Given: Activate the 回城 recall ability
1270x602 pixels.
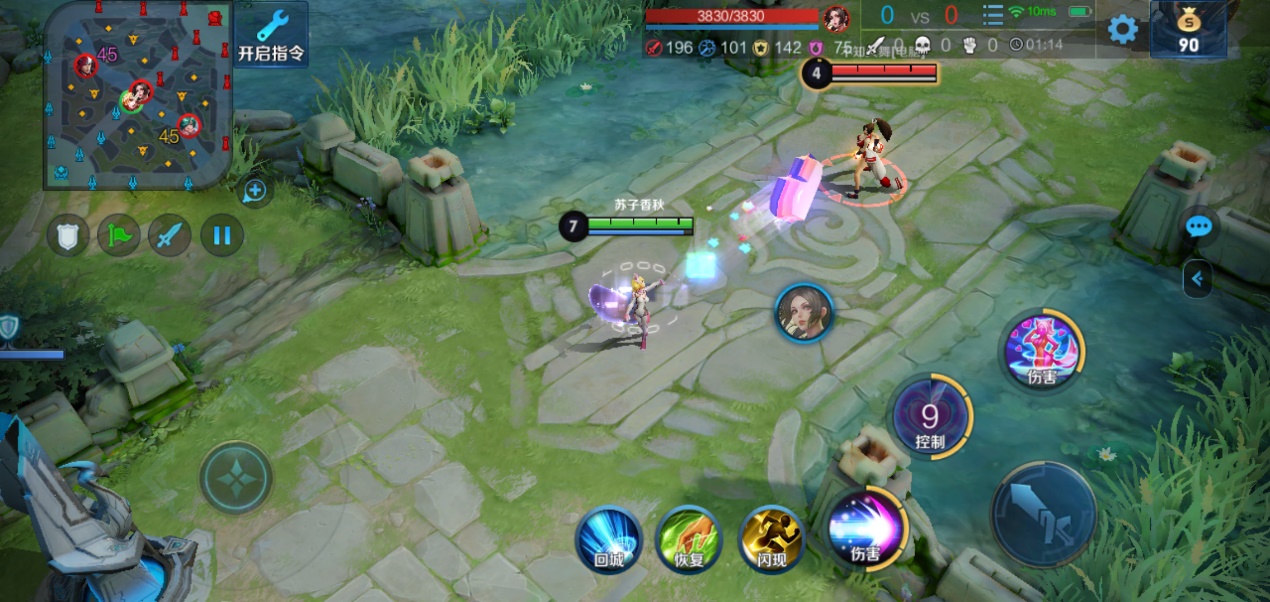Looking at the screenshot, I should tap(608, 540).
